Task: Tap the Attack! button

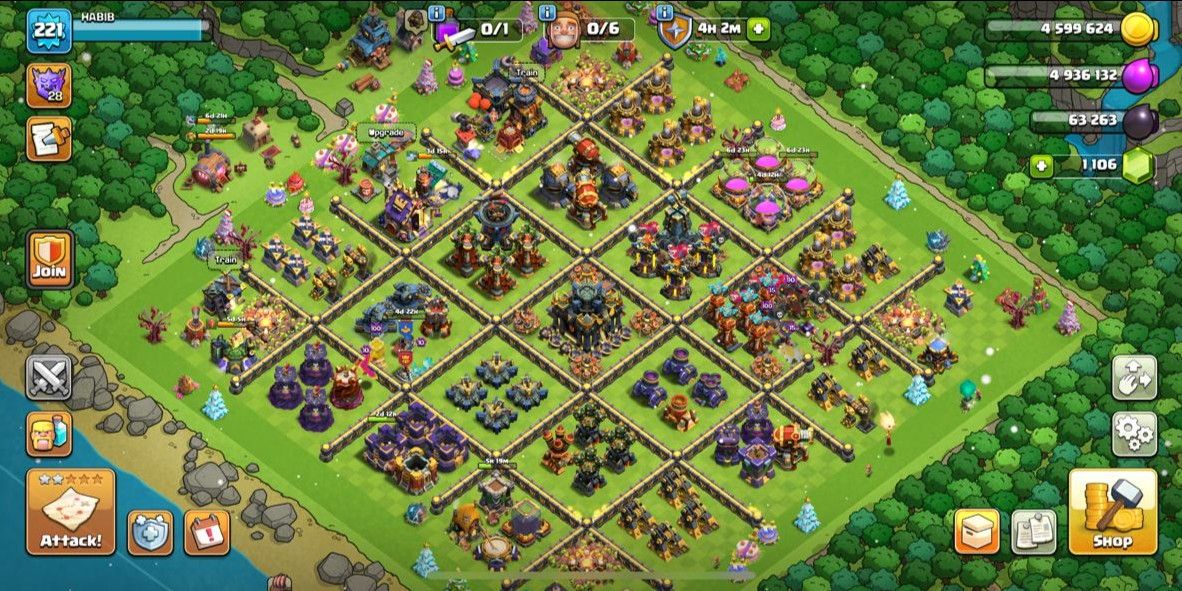Action: (x=70, y=512)
